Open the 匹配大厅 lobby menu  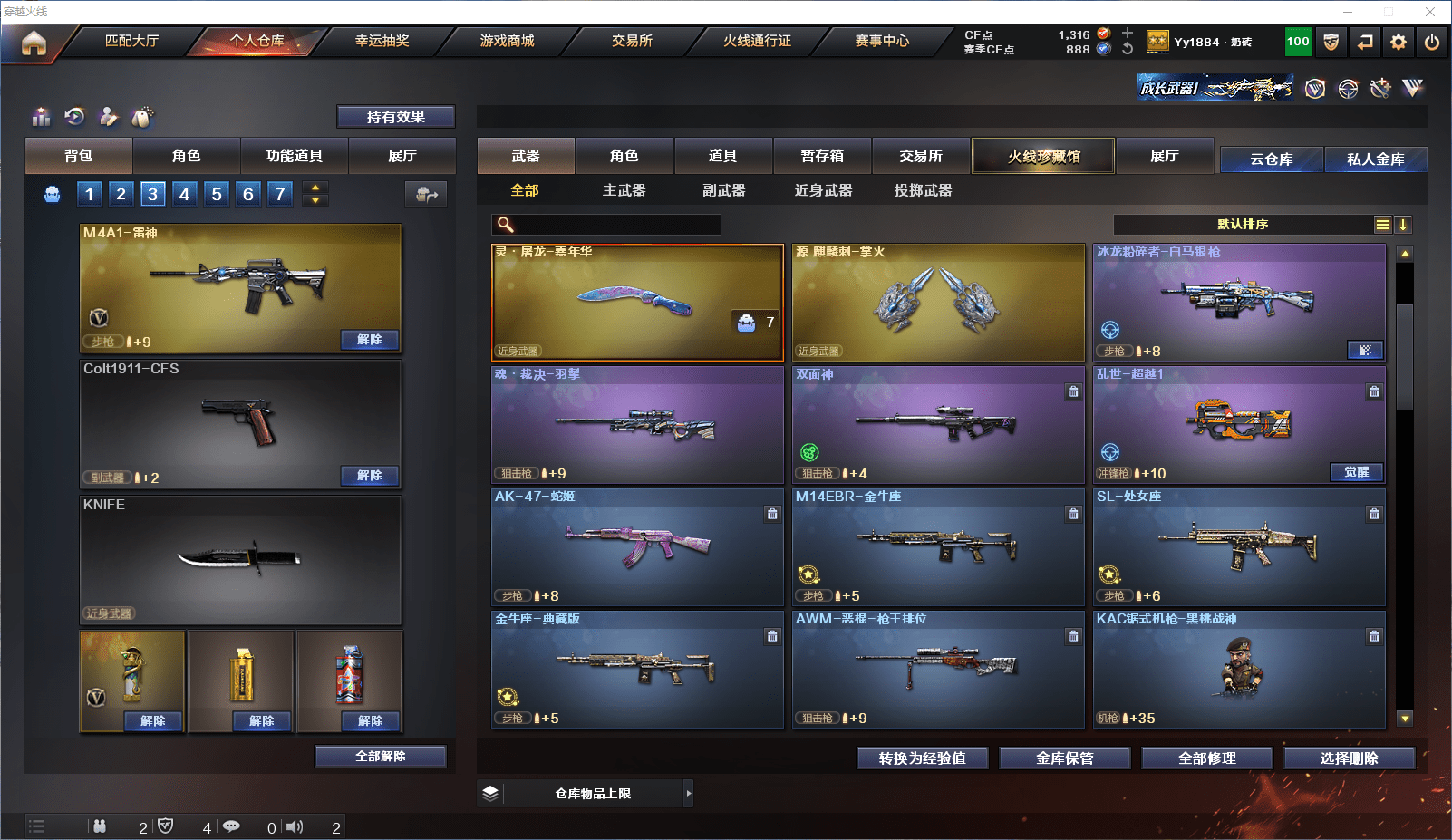point(132,41)
